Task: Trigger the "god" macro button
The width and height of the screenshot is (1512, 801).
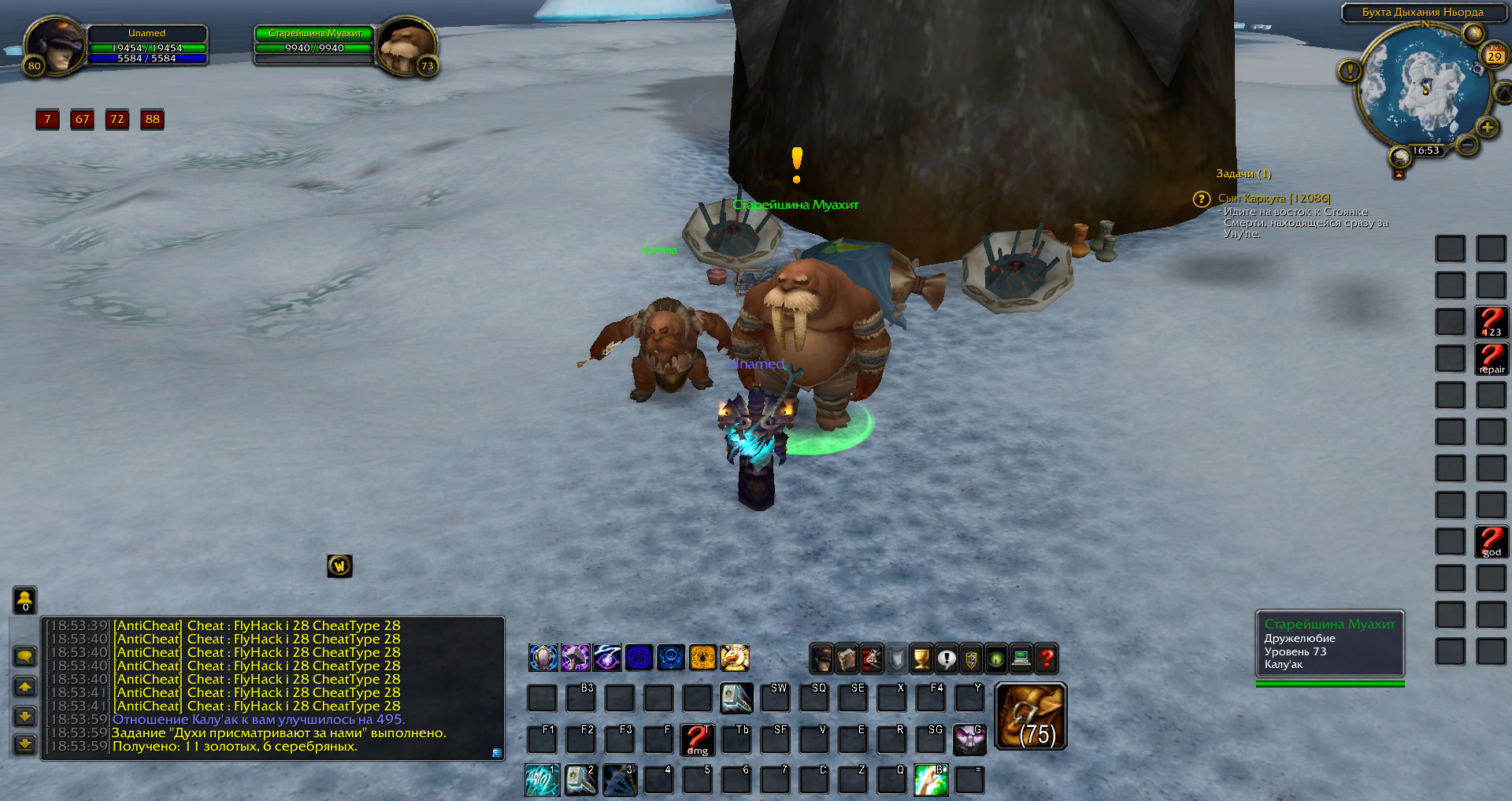Action: [x=1491, y=542]
